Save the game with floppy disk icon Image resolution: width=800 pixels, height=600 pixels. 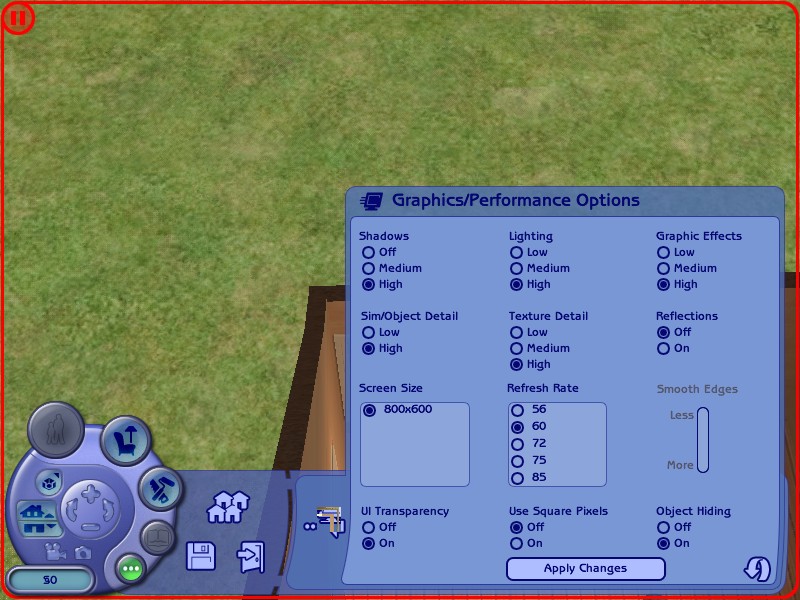tap(201, 555)
